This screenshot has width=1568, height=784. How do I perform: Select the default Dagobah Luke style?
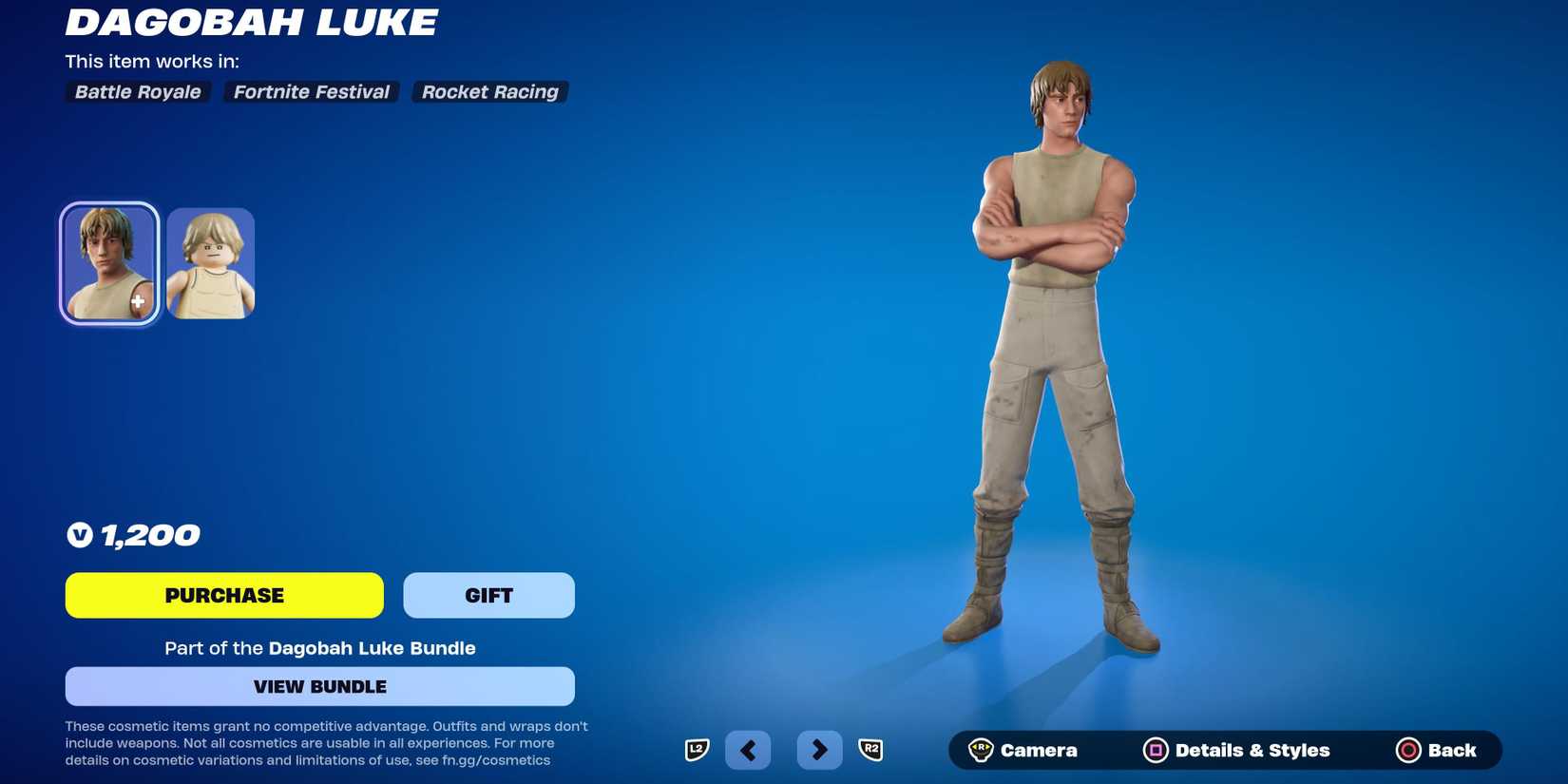(108, 262)
